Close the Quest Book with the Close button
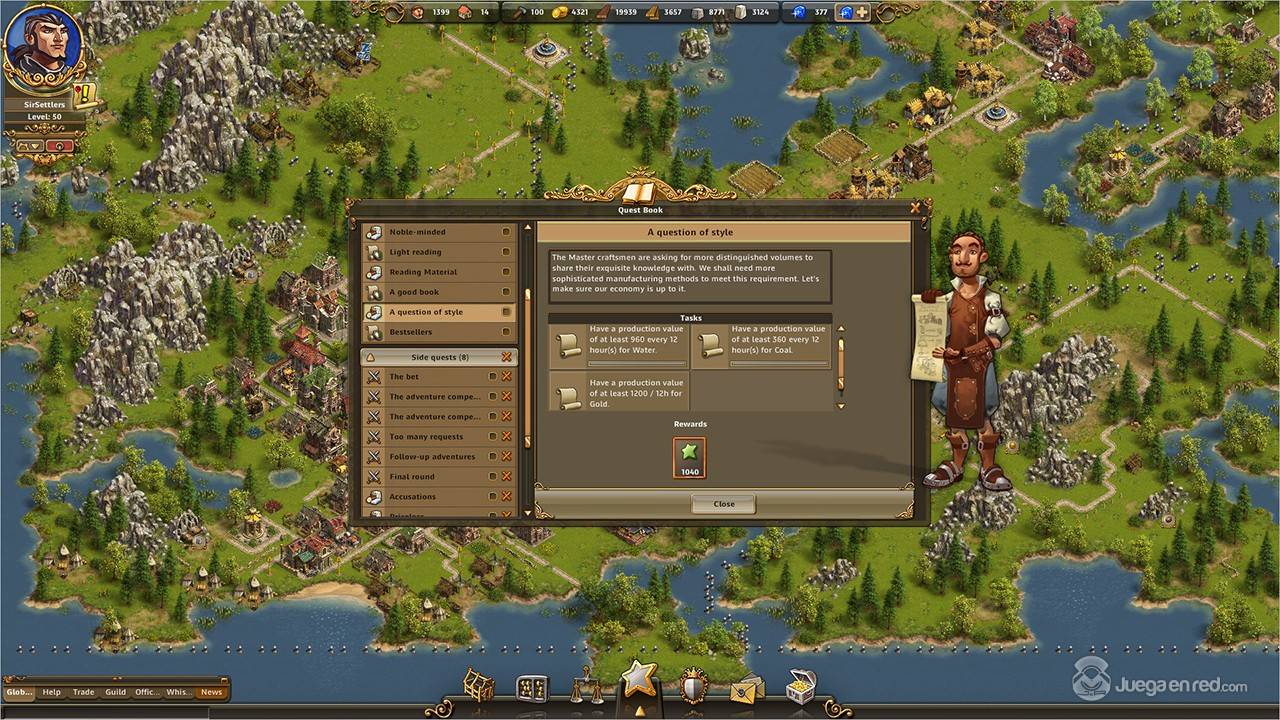Screen dimensions: 1280x720 (x=723, y=504)
